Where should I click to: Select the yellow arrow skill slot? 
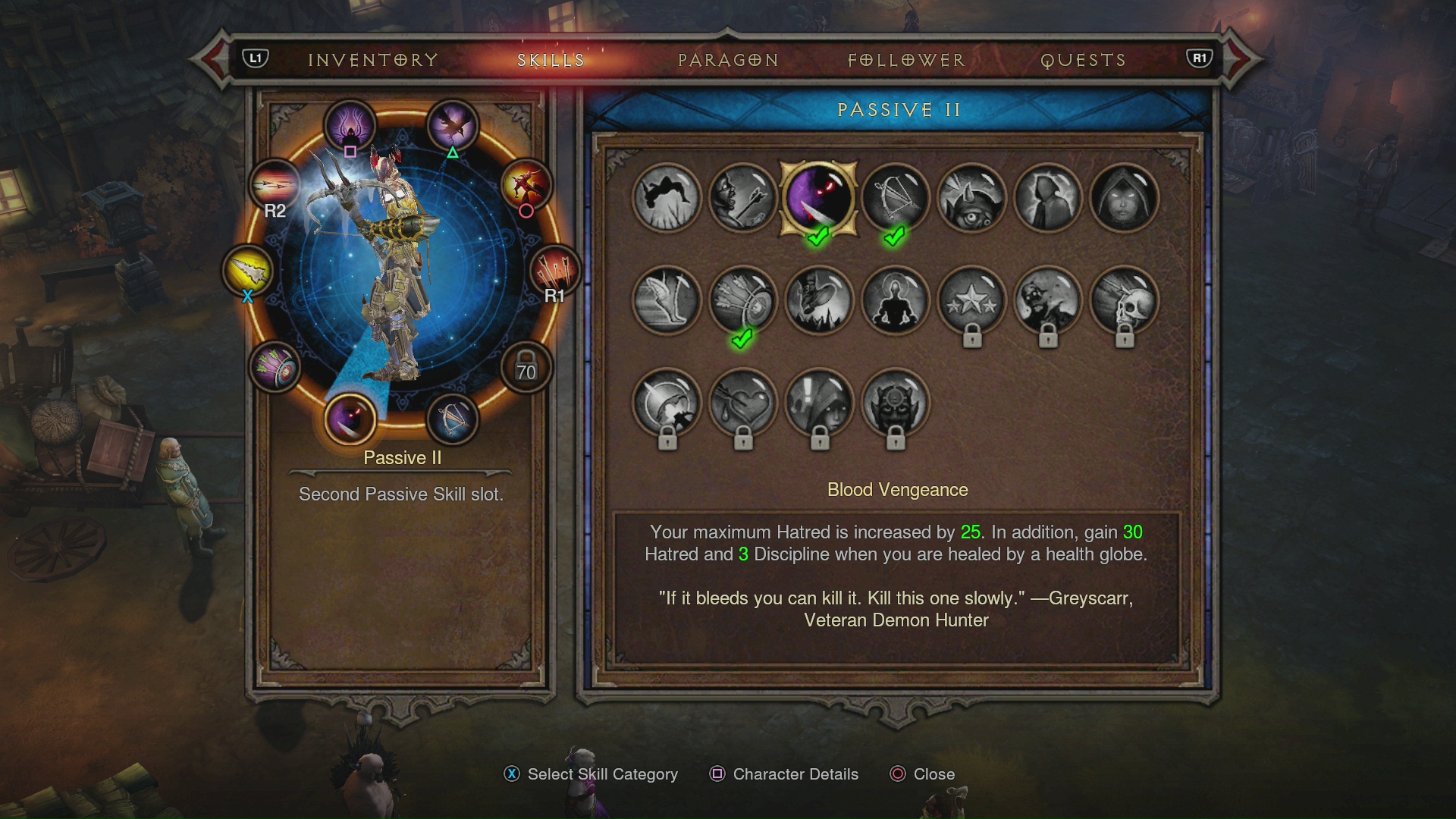click(x=248, y=271)
